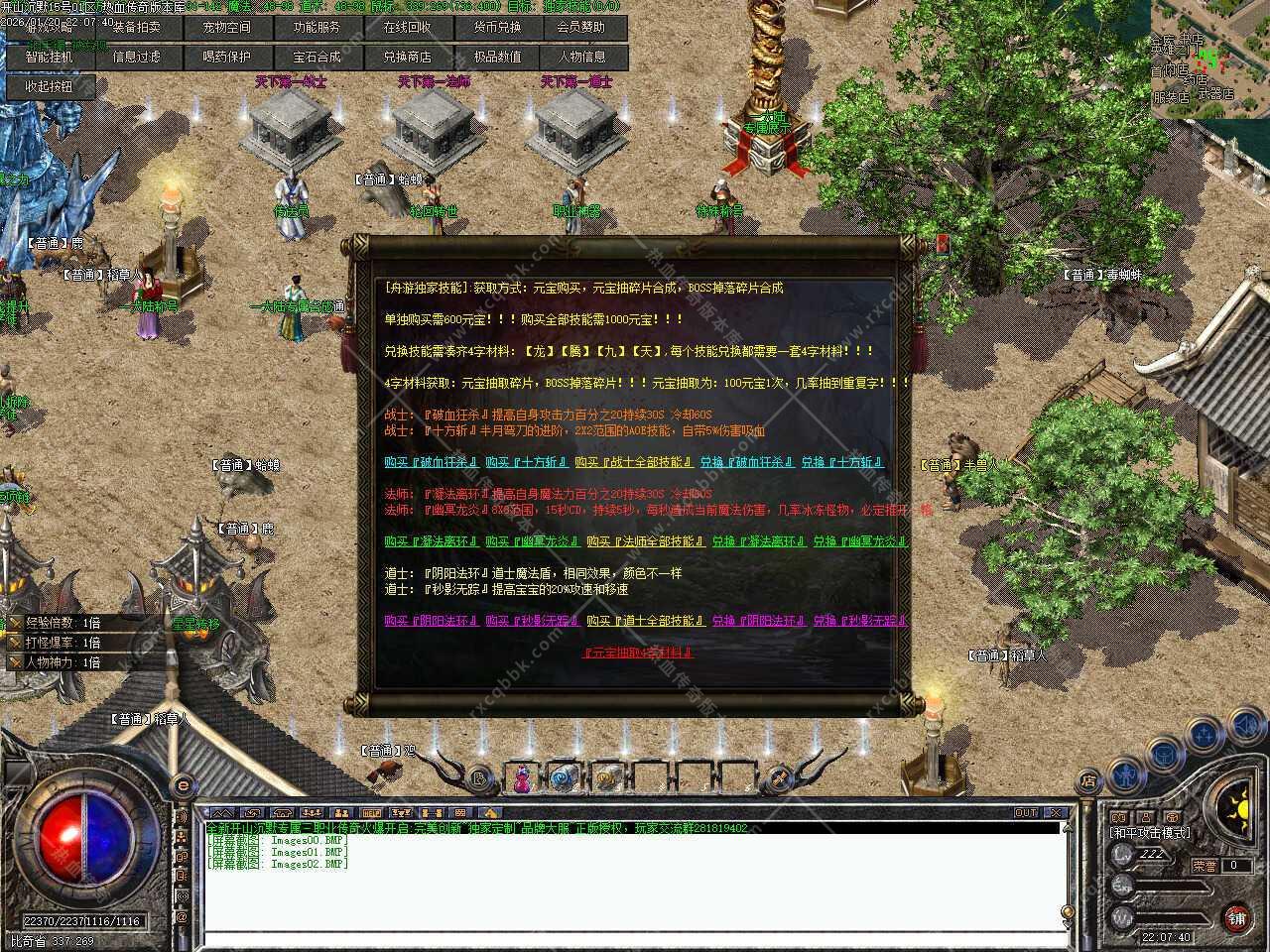
Task: Click the minimap in the corner
Action: coord(1210,58)
